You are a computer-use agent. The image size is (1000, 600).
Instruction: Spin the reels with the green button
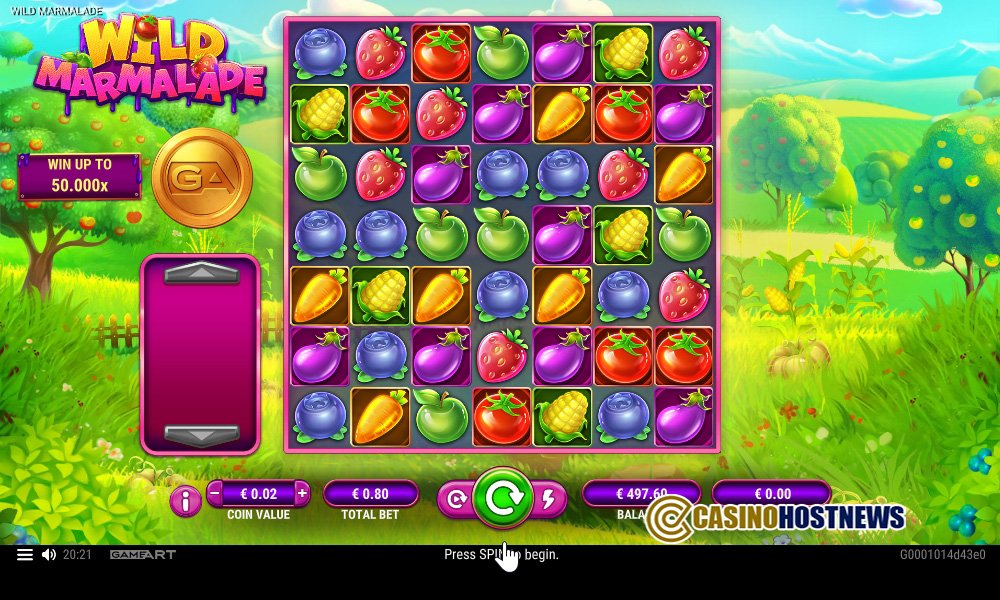click(502, 497)
